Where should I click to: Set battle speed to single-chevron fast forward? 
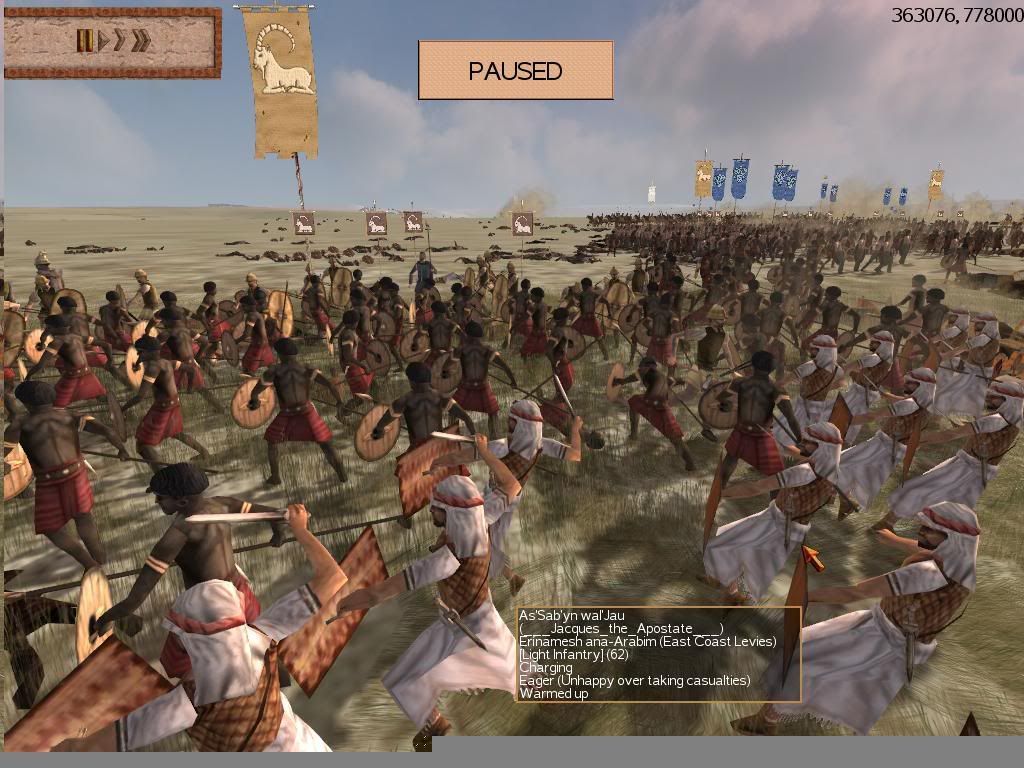point(119,41)
